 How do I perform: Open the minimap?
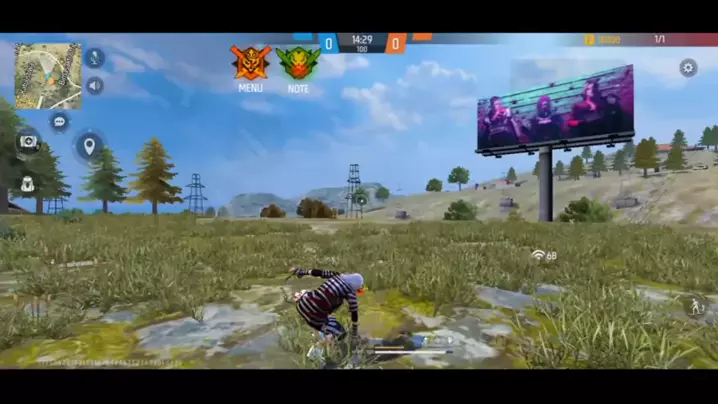[48, 75]
